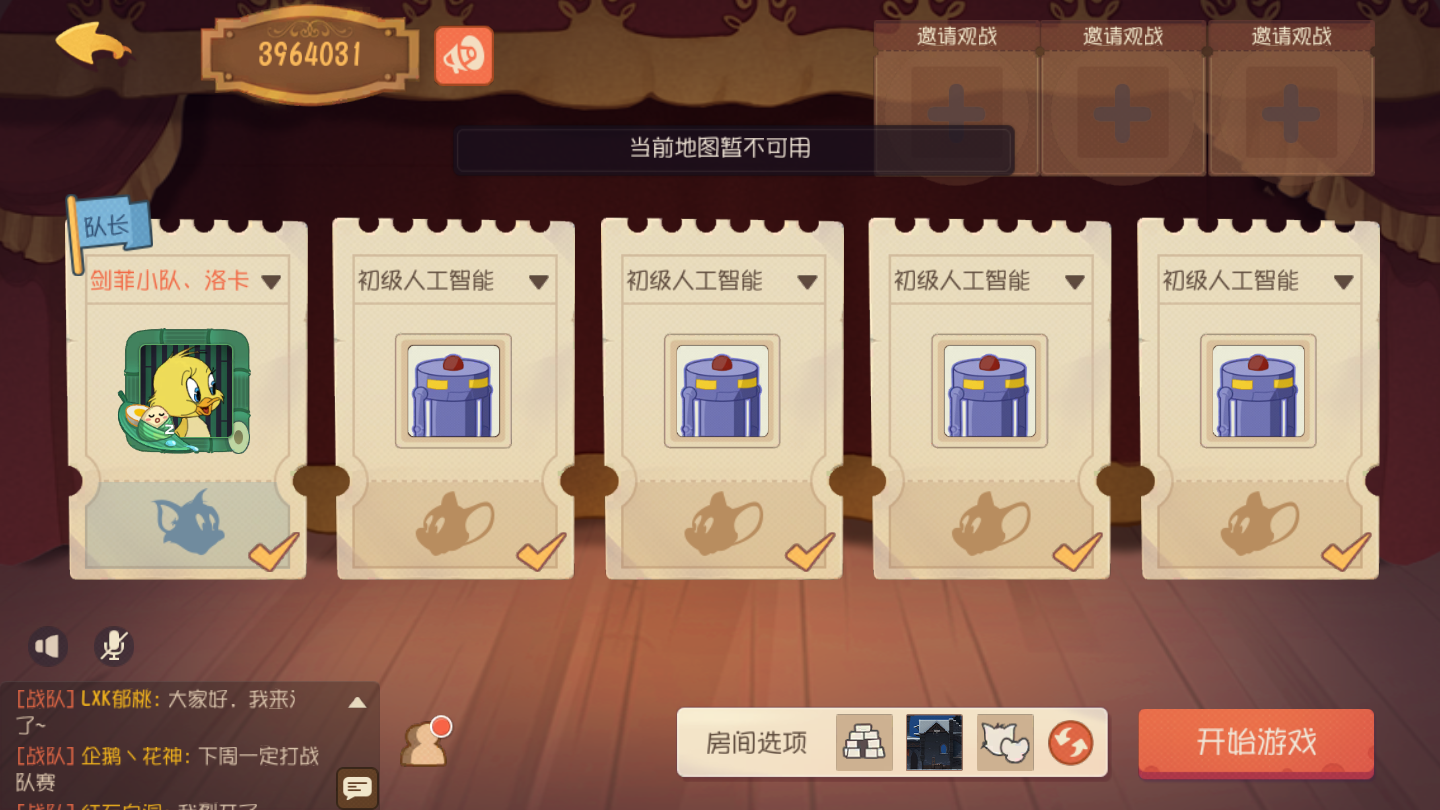Click the friends icon with red notification dot
This screenshot has height=810, width=1440.
pos(424,746)
